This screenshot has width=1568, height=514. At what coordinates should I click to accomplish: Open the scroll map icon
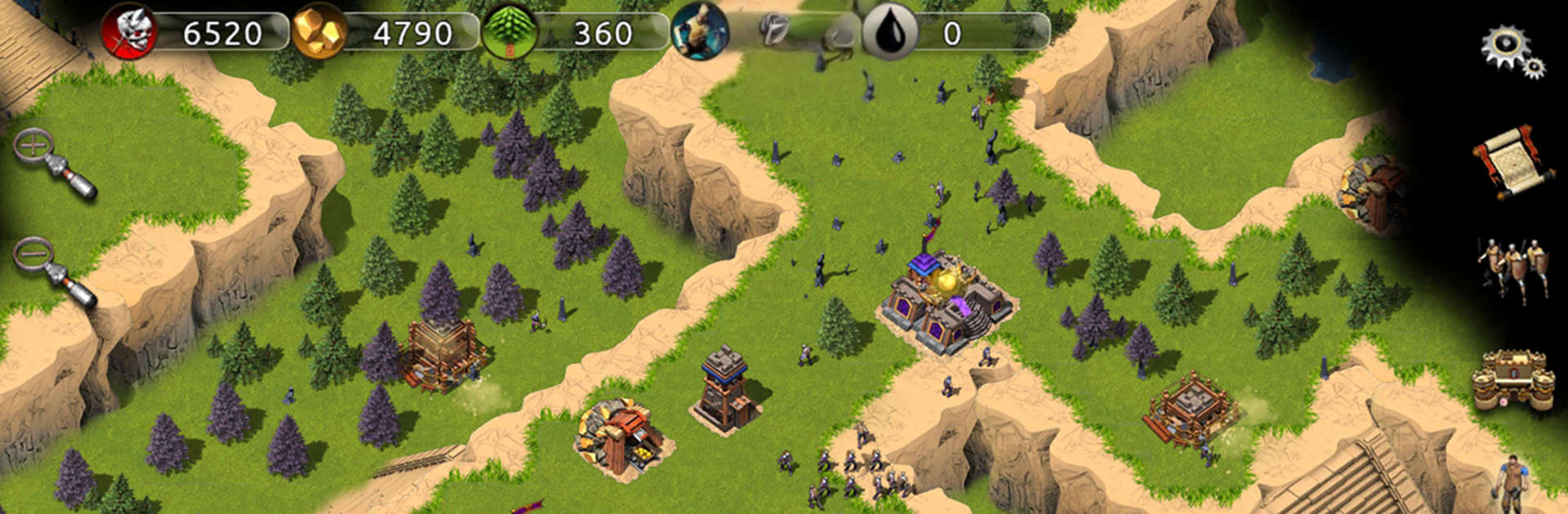click(1513, 162)
